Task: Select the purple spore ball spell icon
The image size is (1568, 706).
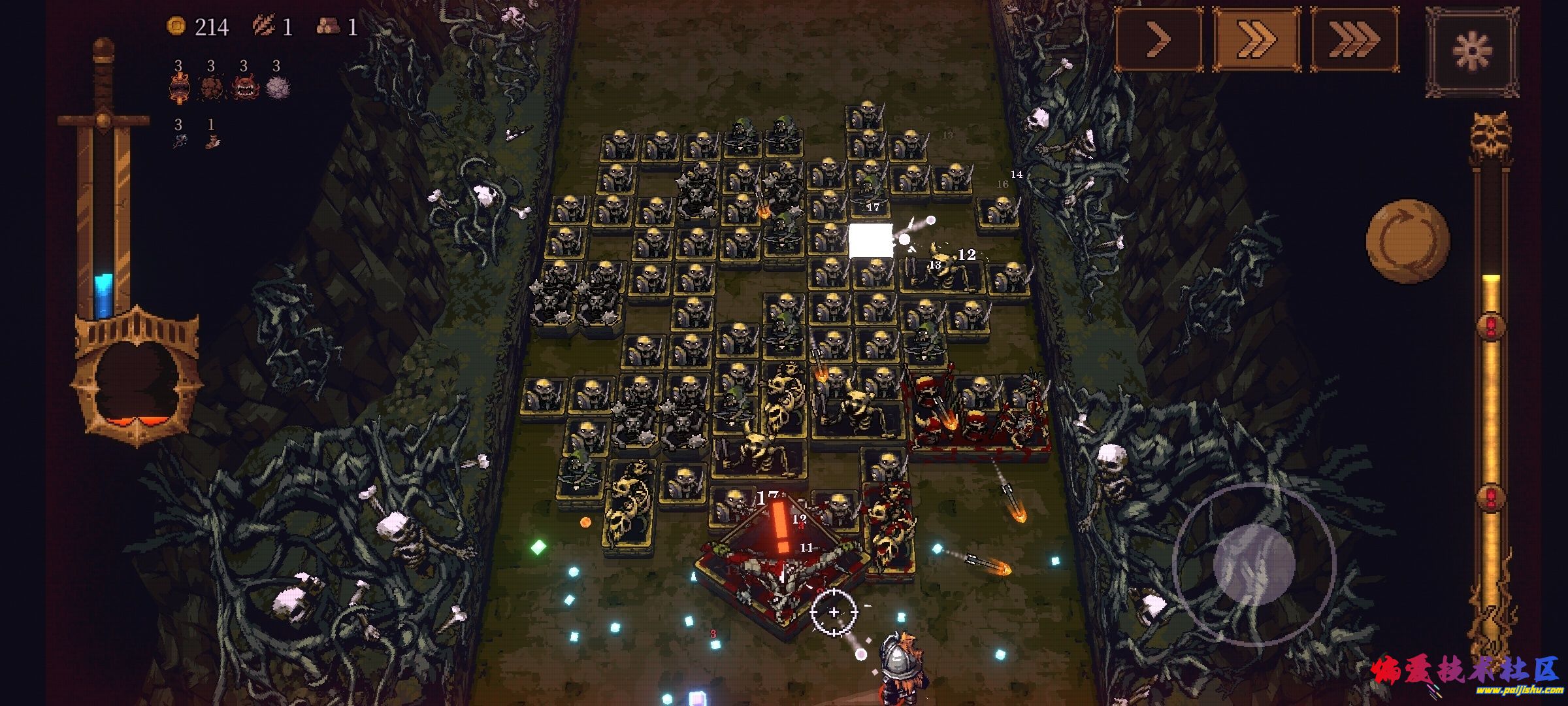Action: pyautogui.click(x=278, y=87)
